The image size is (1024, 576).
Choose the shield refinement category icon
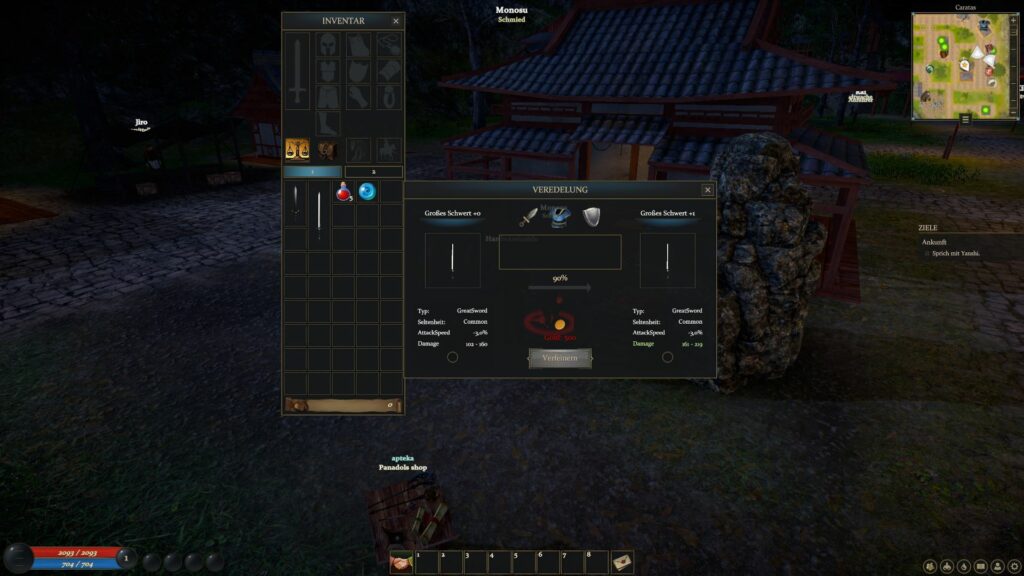(x=592, y=217)
